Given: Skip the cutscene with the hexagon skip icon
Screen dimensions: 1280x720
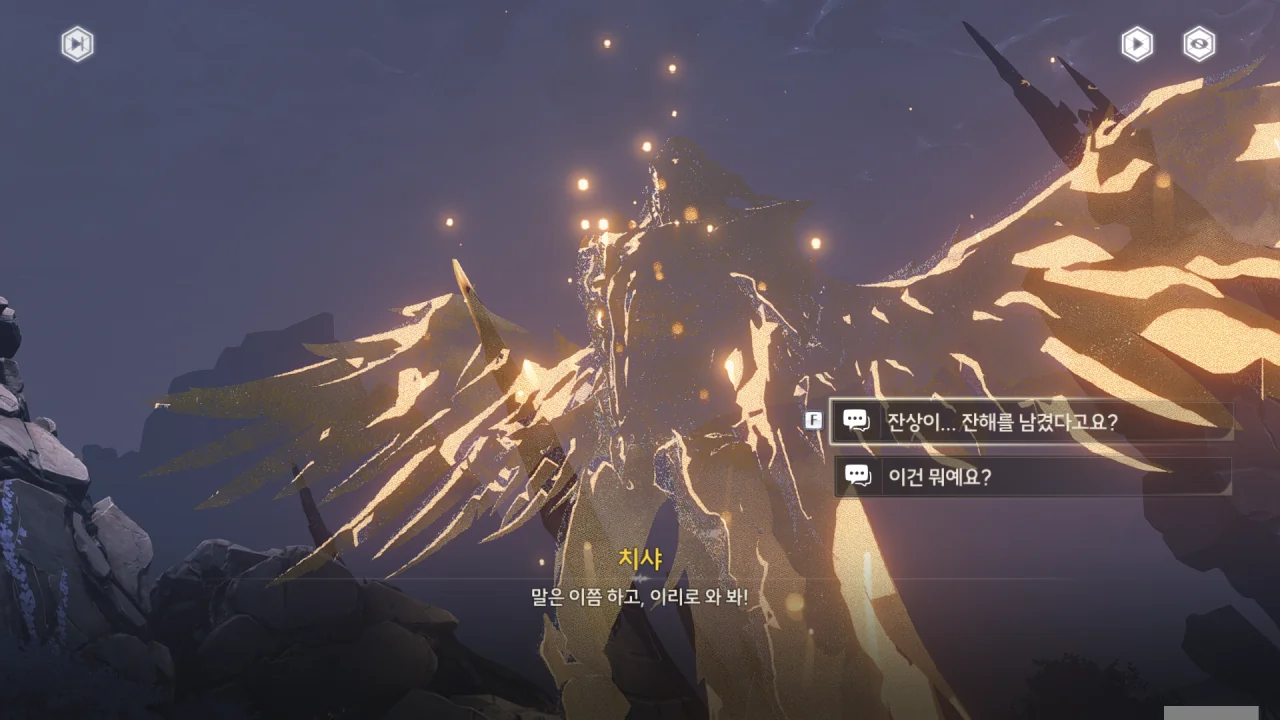Looking at the screenshot, I should pyautogui.click(x=77, y=44).
